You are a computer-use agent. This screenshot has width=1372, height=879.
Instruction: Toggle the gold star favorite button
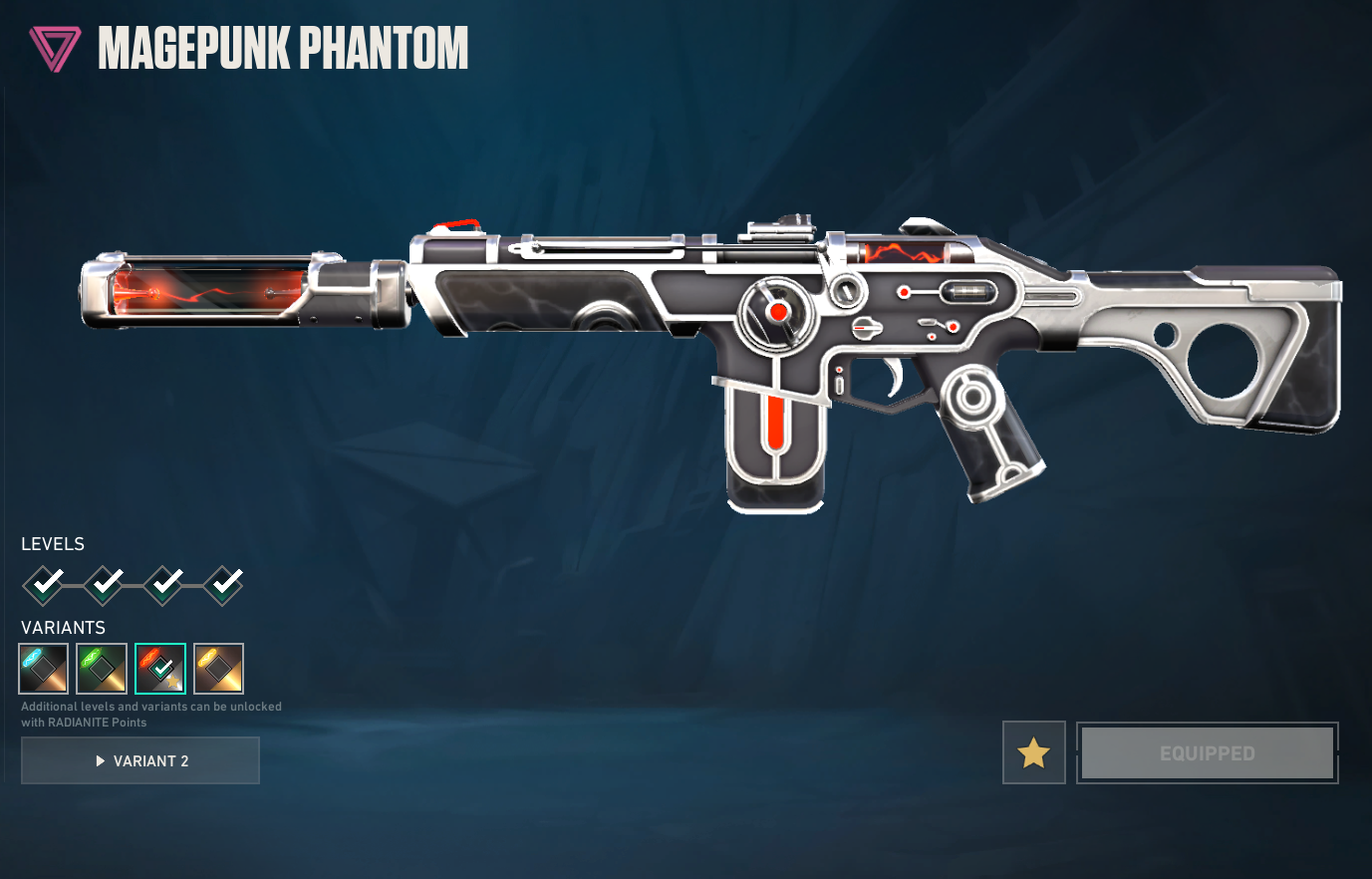click(x=1033, y=752)
